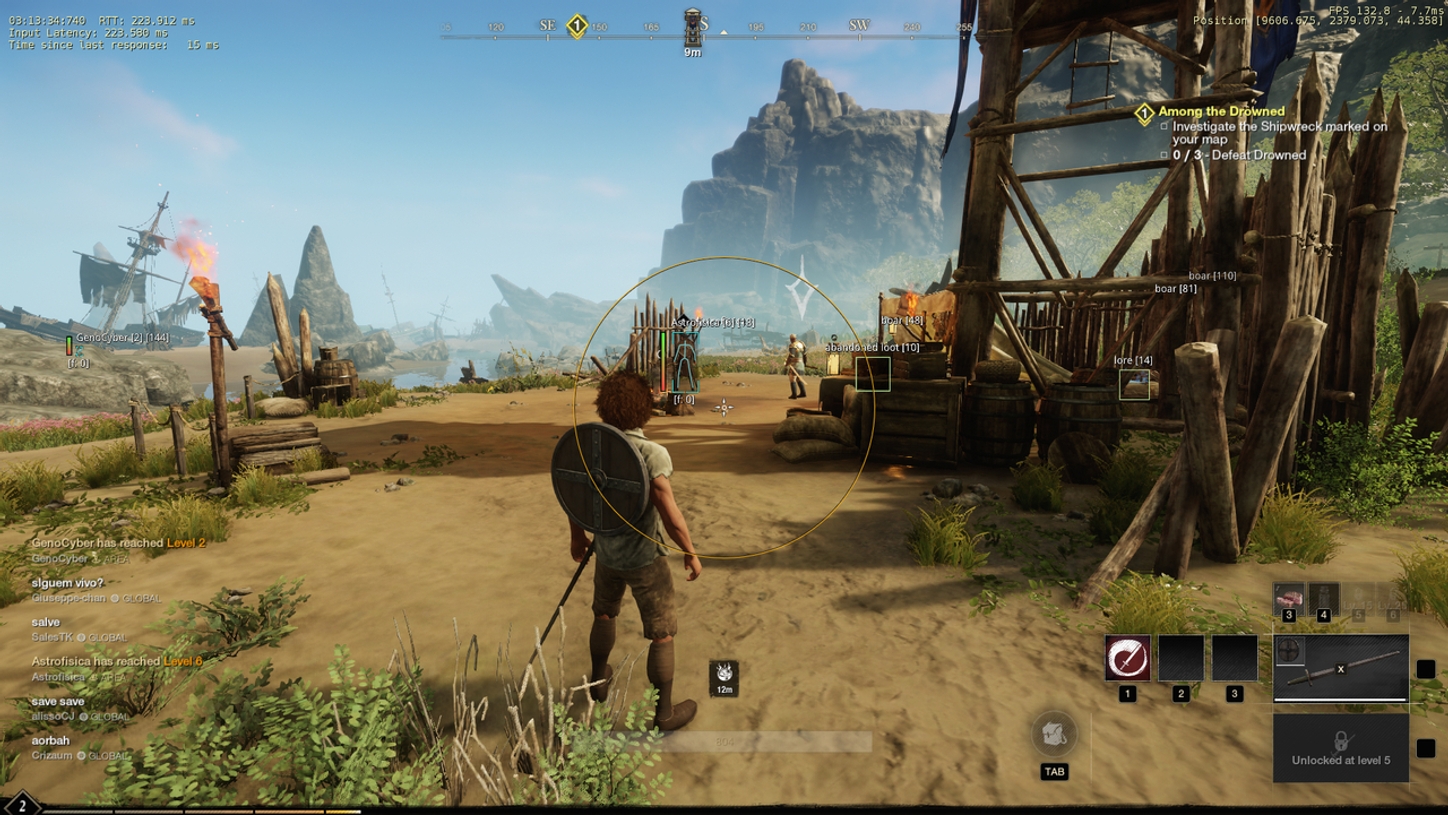Select the raw meat consumable slot
This screenshot has height=815, width=1448.
pos(1288,598)
